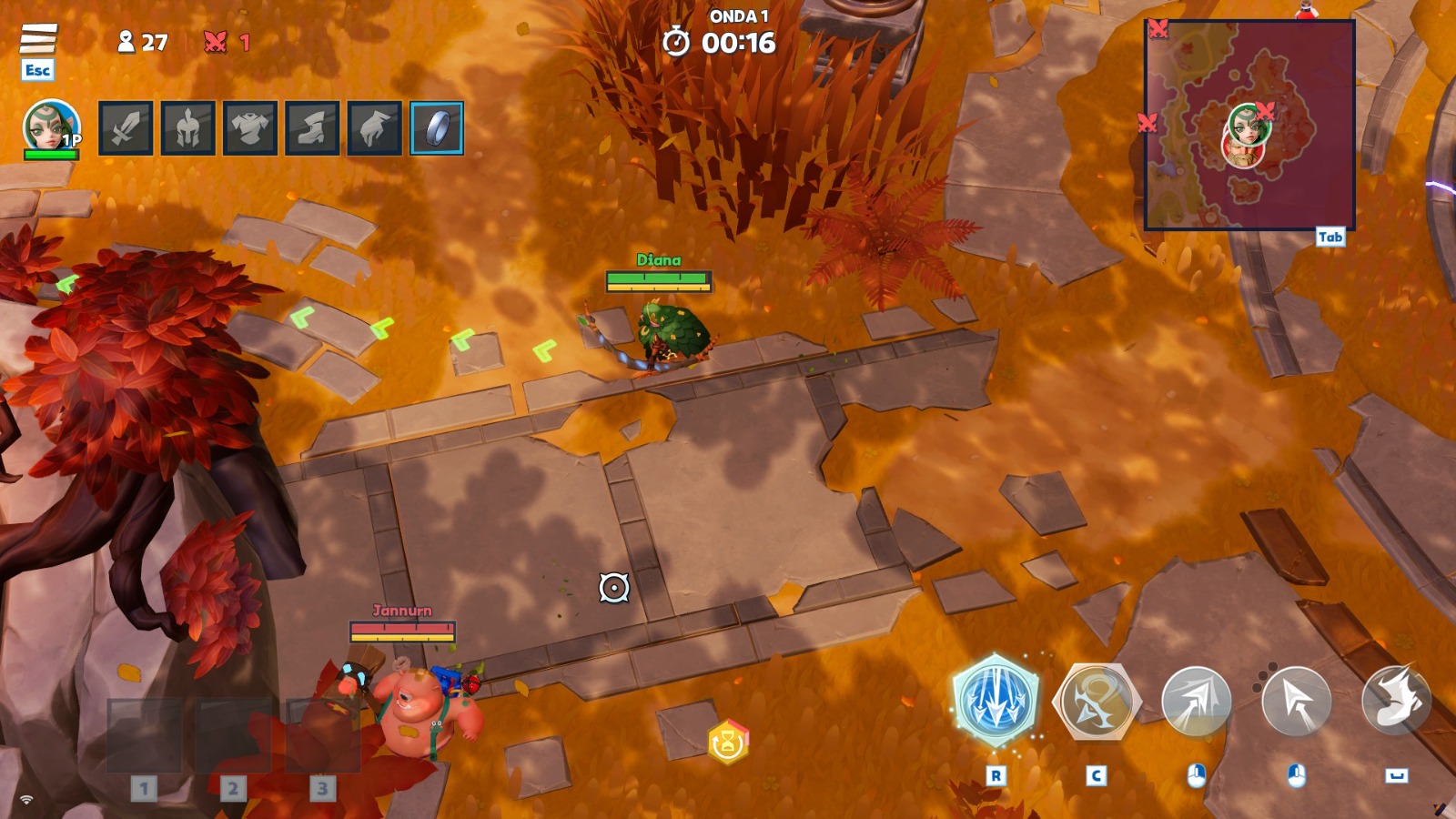Select the highlighted silver ring slot
This screenshot has height=819, width=1456.
[x=437, y=128]
